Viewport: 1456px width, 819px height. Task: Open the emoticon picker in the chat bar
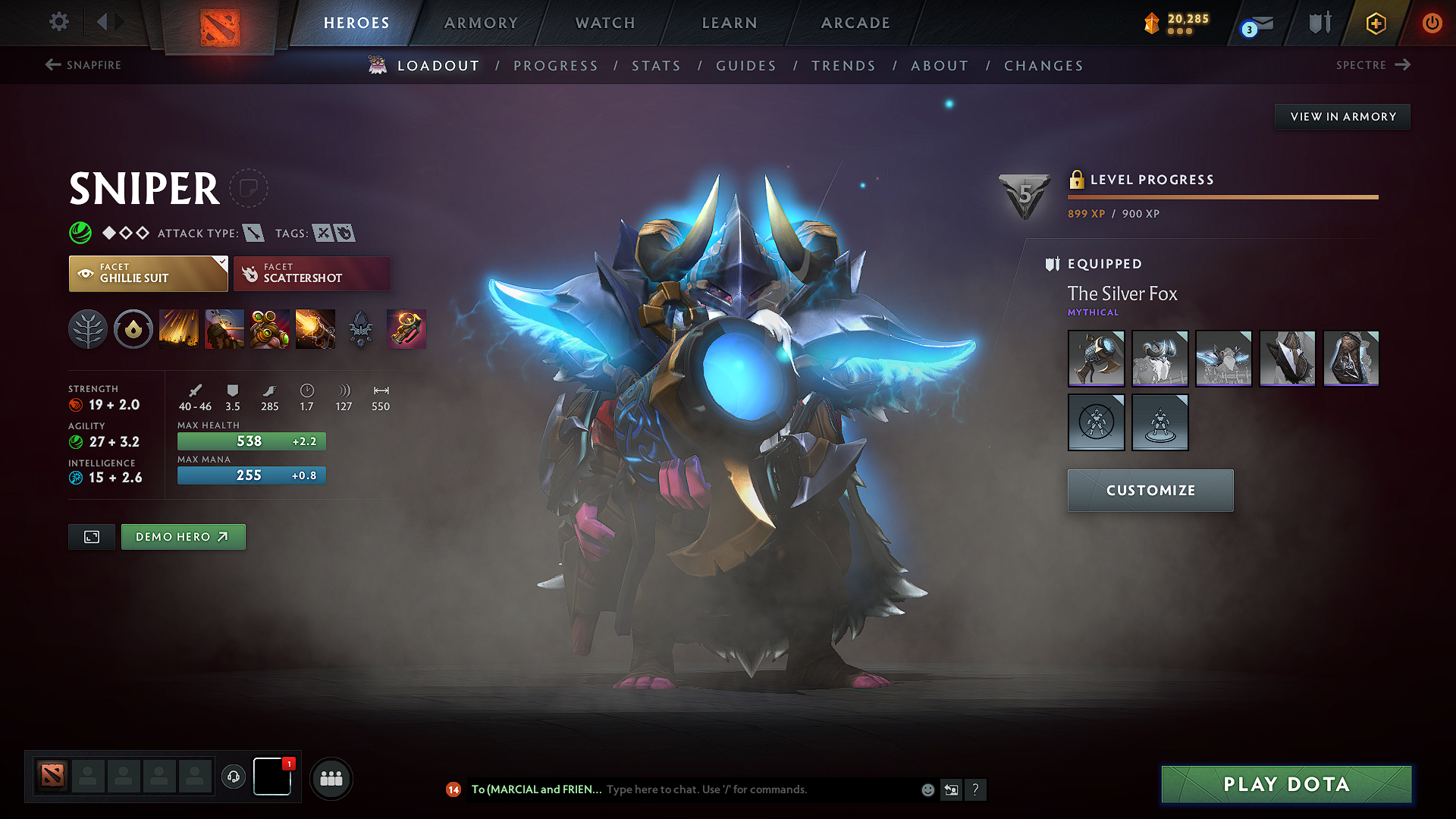[x=927, y=789]
